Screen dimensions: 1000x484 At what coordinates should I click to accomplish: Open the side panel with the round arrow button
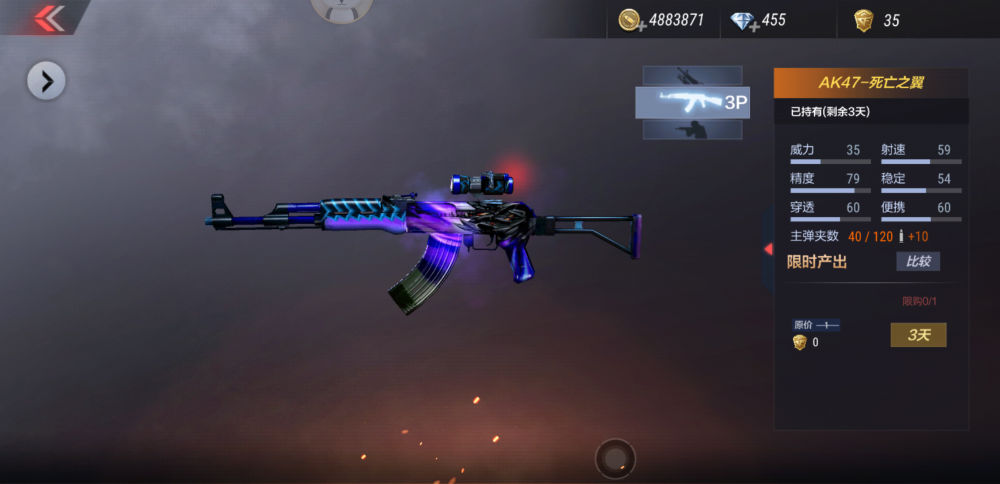46,81
